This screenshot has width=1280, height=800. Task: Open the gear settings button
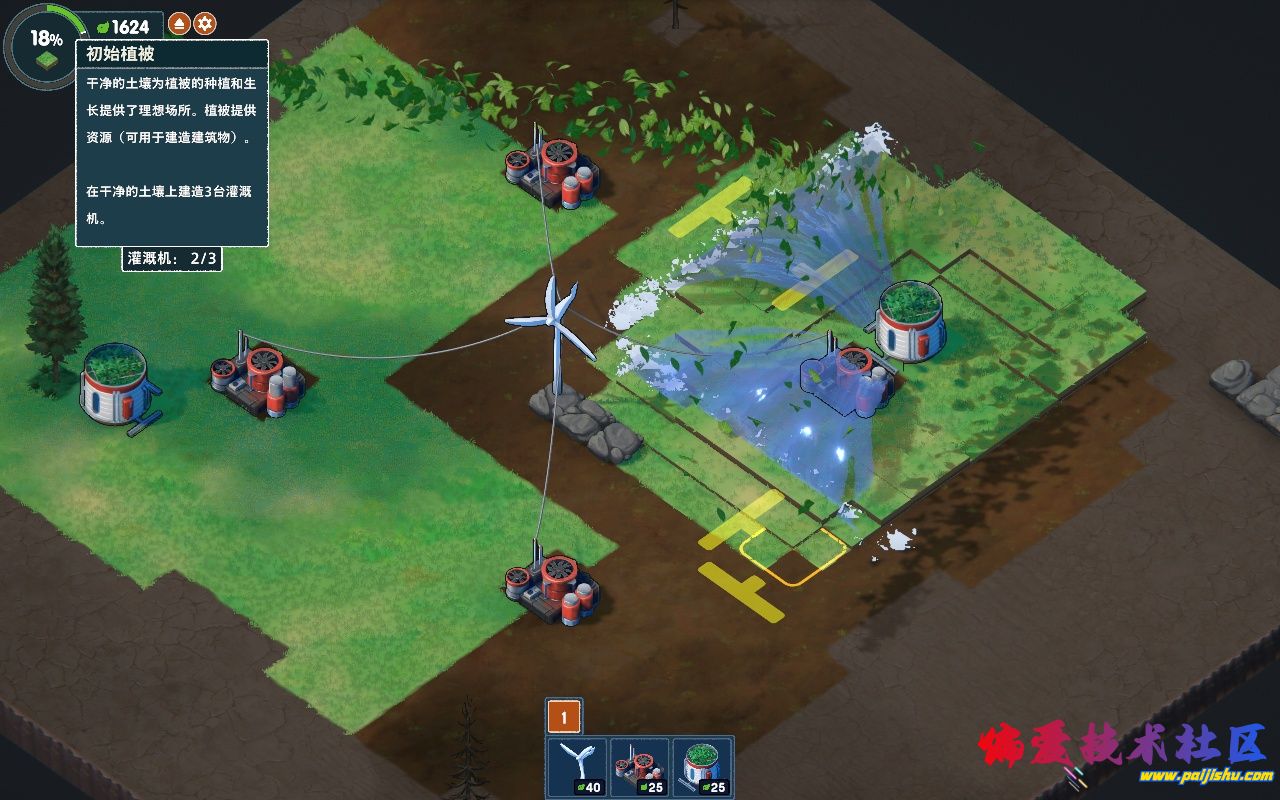click(x=205, y=24)
